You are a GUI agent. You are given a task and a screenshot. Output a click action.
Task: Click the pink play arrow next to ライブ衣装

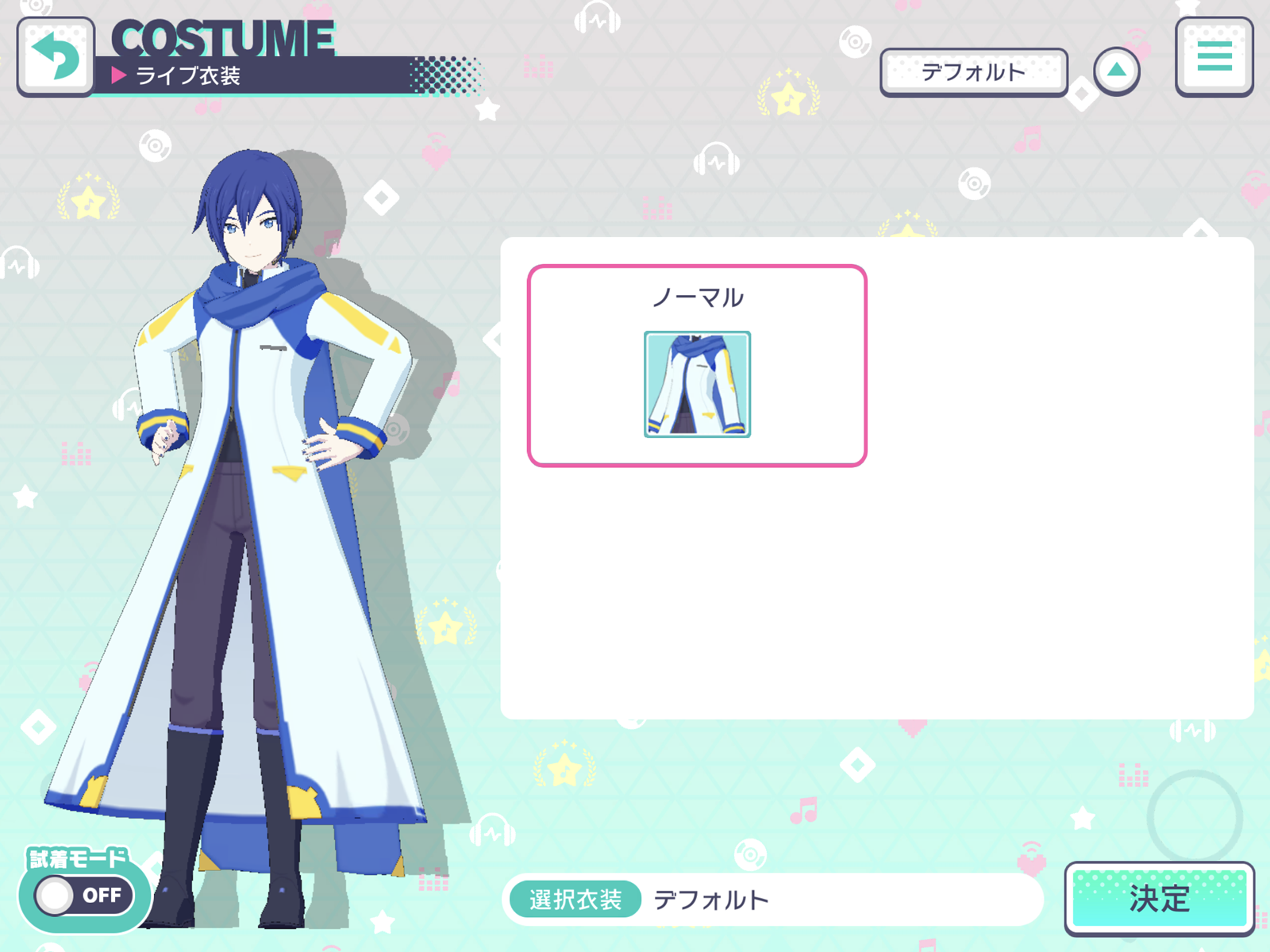pos(119,76)
